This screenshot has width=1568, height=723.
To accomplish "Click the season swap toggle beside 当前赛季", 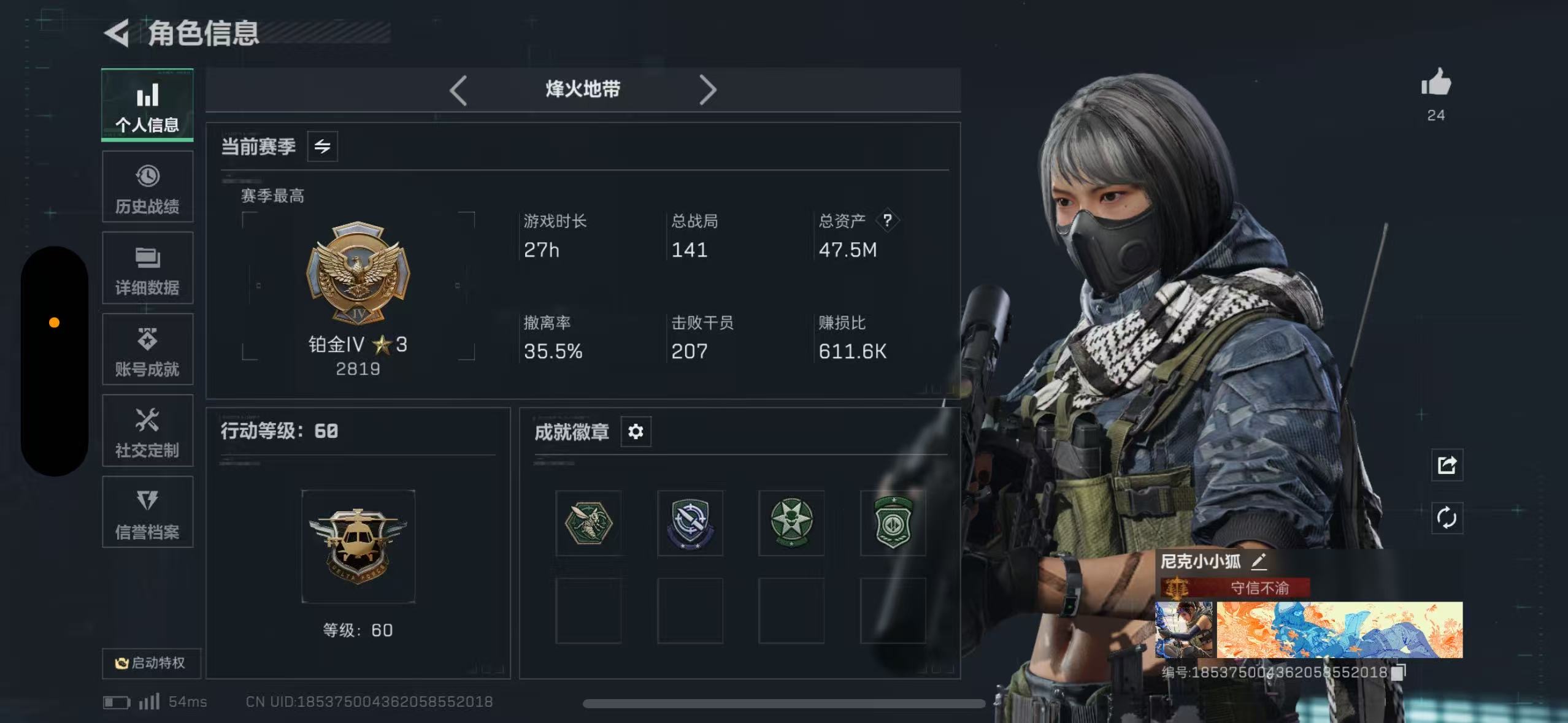I will [324, 147].
